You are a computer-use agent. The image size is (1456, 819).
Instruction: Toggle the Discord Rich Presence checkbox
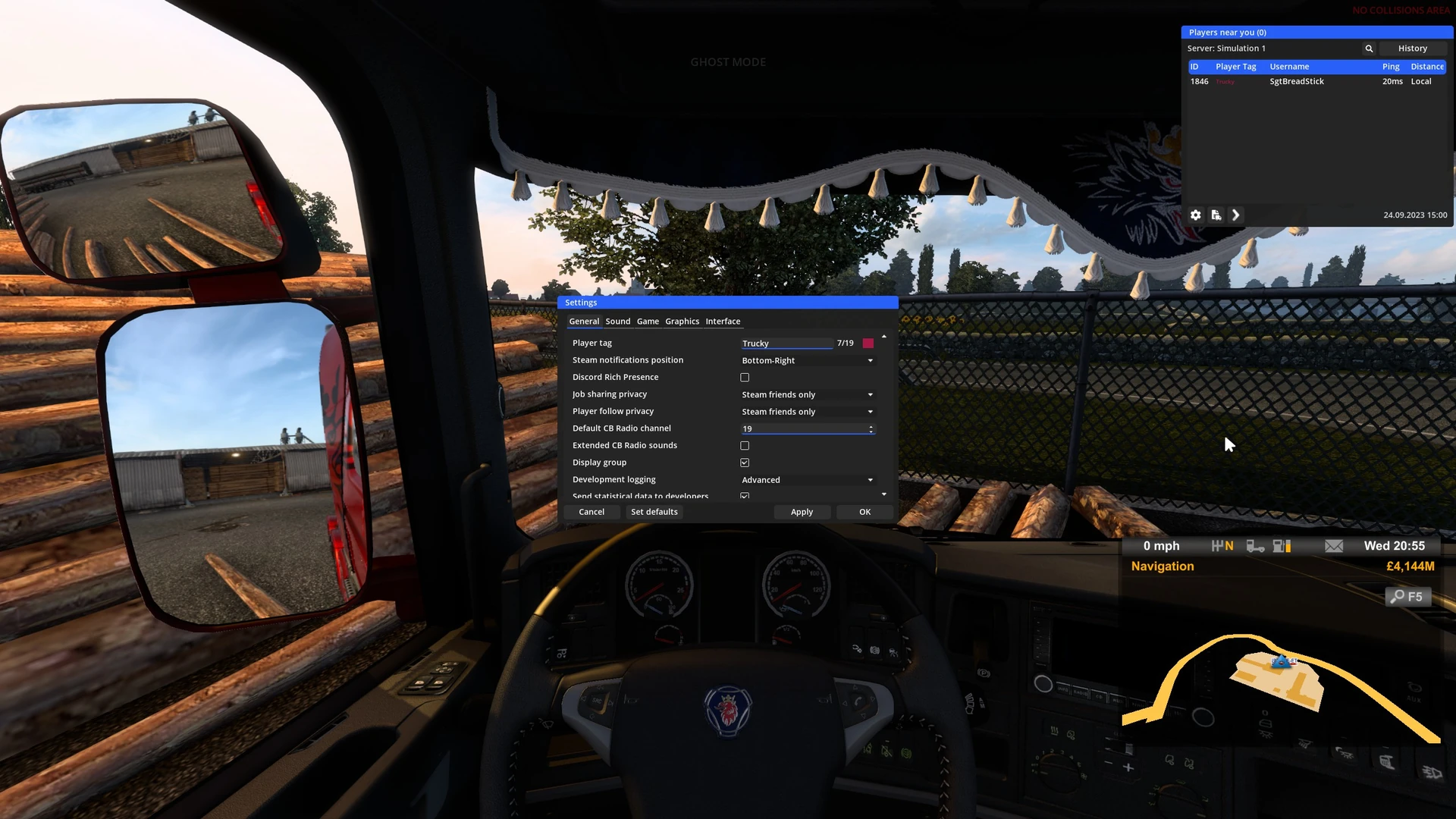coord(745,378)
